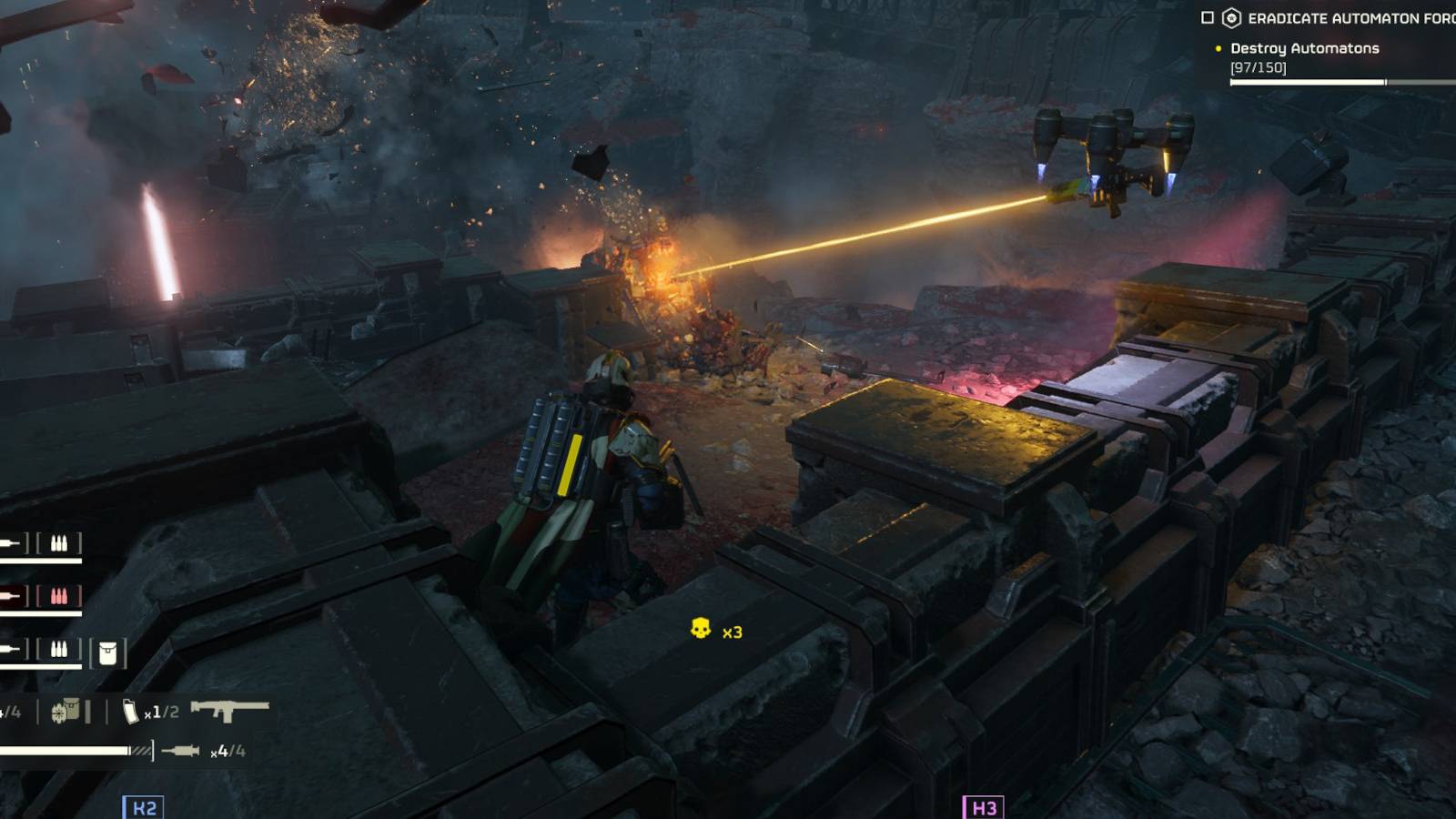The image size is (1456, 819).
Task: Toggle the yellow Destroy Automatons objective marker
Action: coord(1218,48)
